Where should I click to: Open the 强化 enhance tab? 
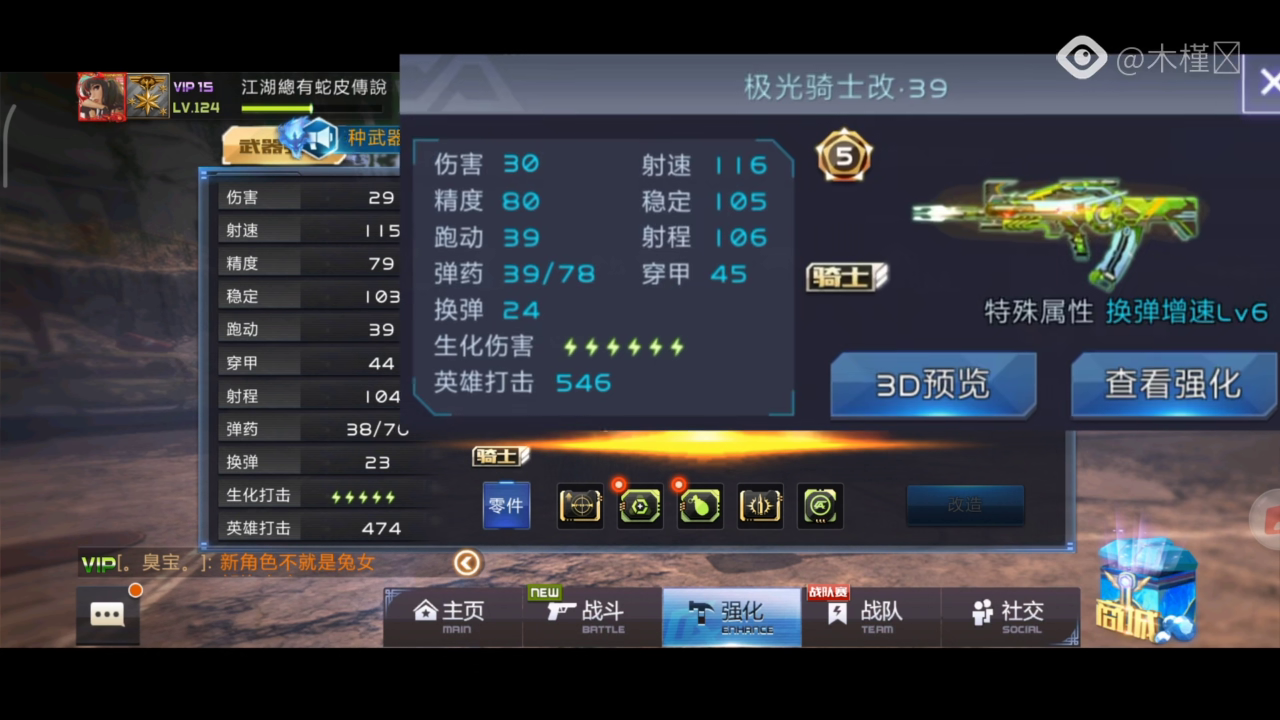(x=732, y=616)
